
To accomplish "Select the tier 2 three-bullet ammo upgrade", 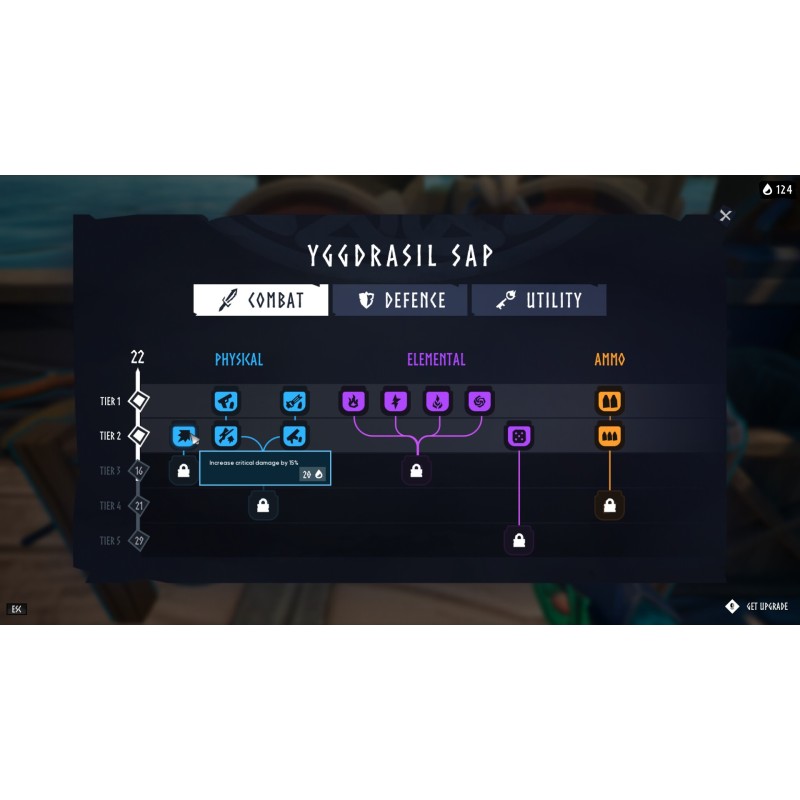I will click(609, 436).
